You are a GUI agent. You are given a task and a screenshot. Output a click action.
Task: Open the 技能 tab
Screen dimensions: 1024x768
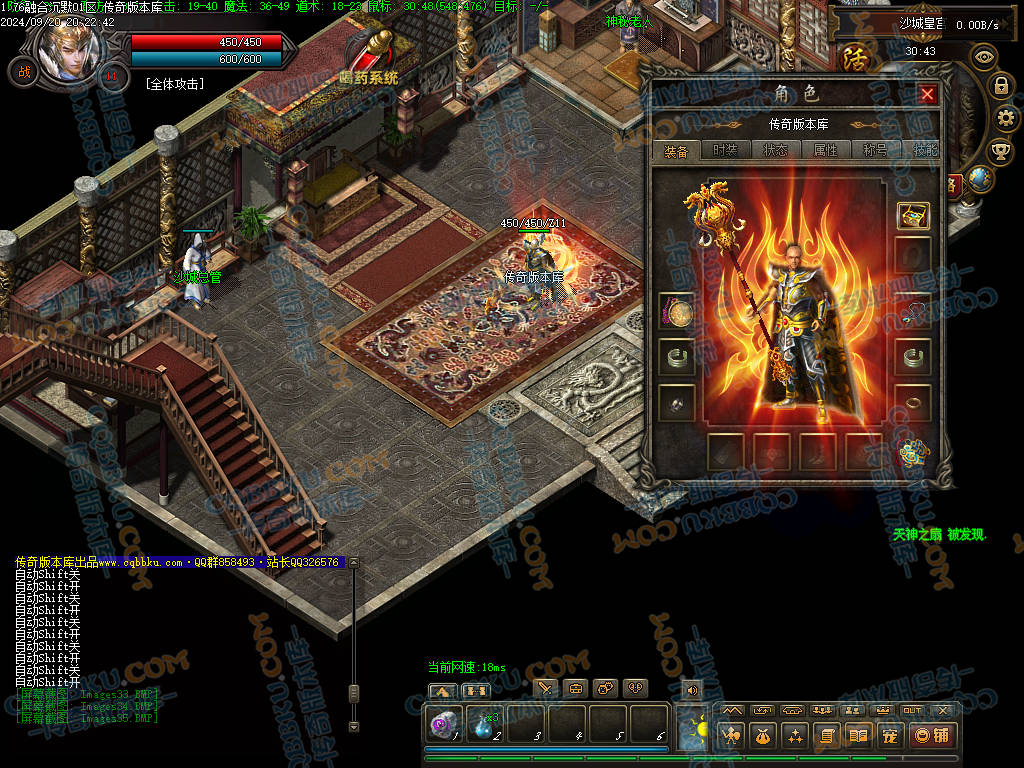tap(924, 150)
